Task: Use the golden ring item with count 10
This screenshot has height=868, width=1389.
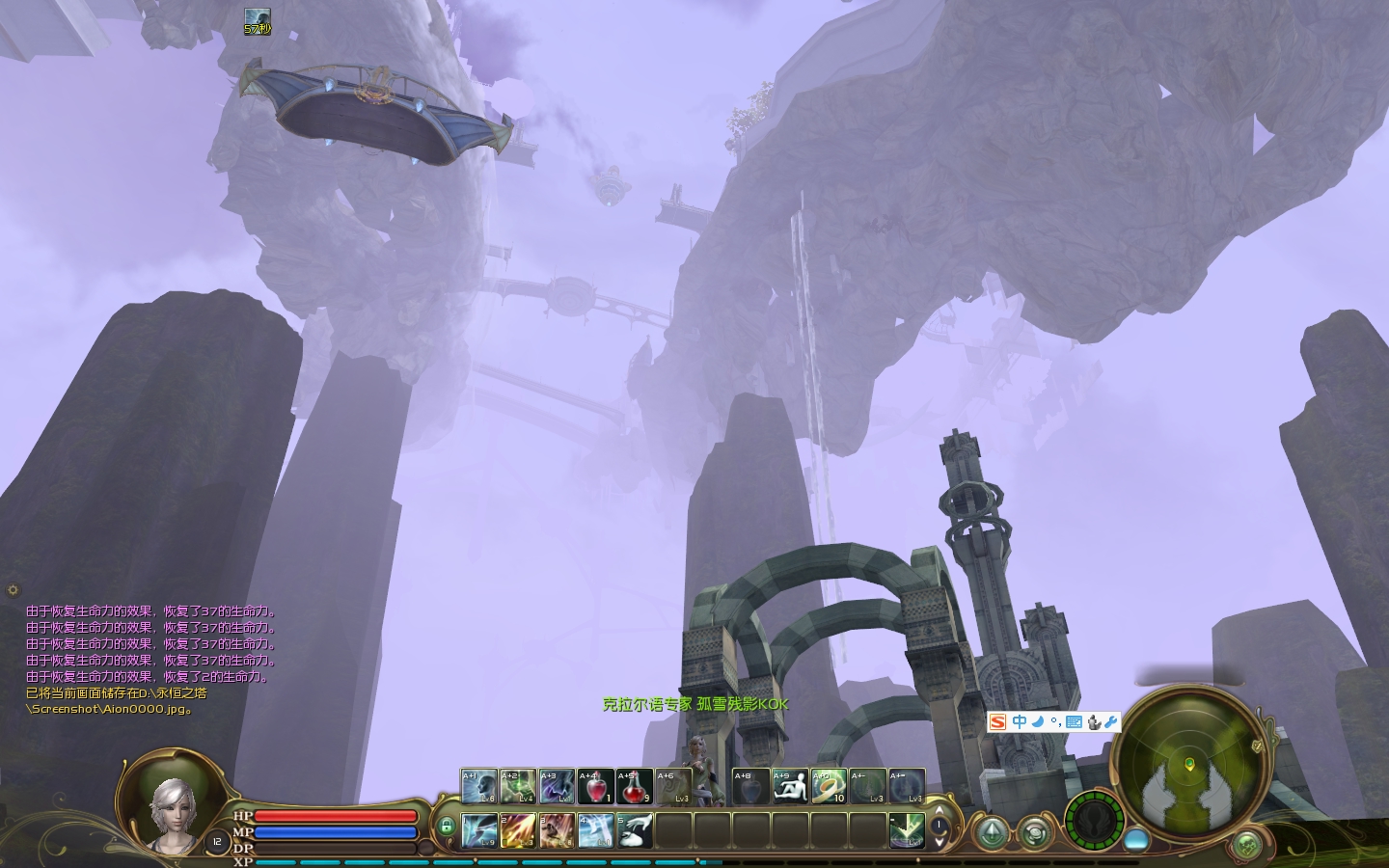Action: tap(829, 786)
